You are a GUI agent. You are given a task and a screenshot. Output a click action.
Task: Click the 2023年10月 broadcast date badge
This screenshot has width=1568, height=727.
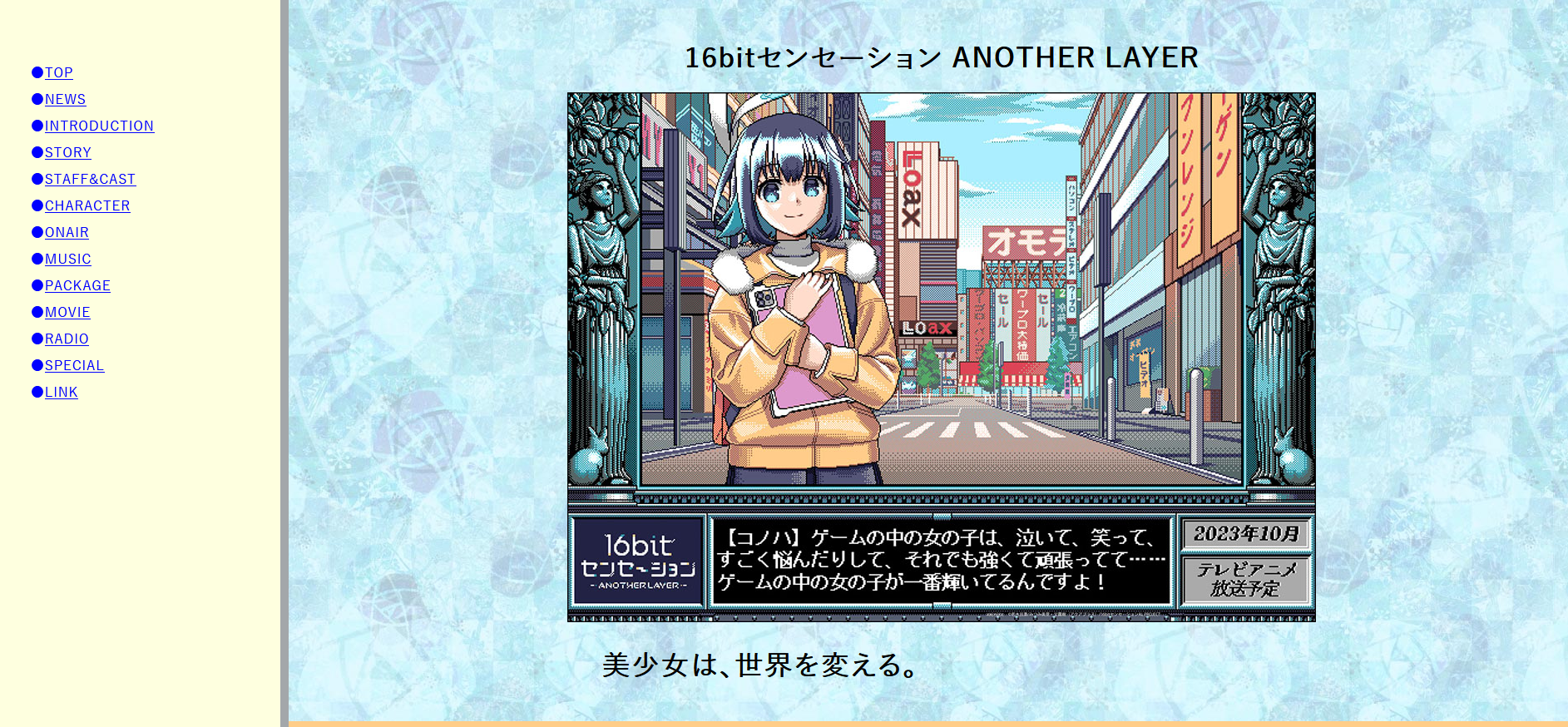click(1245, 533)
